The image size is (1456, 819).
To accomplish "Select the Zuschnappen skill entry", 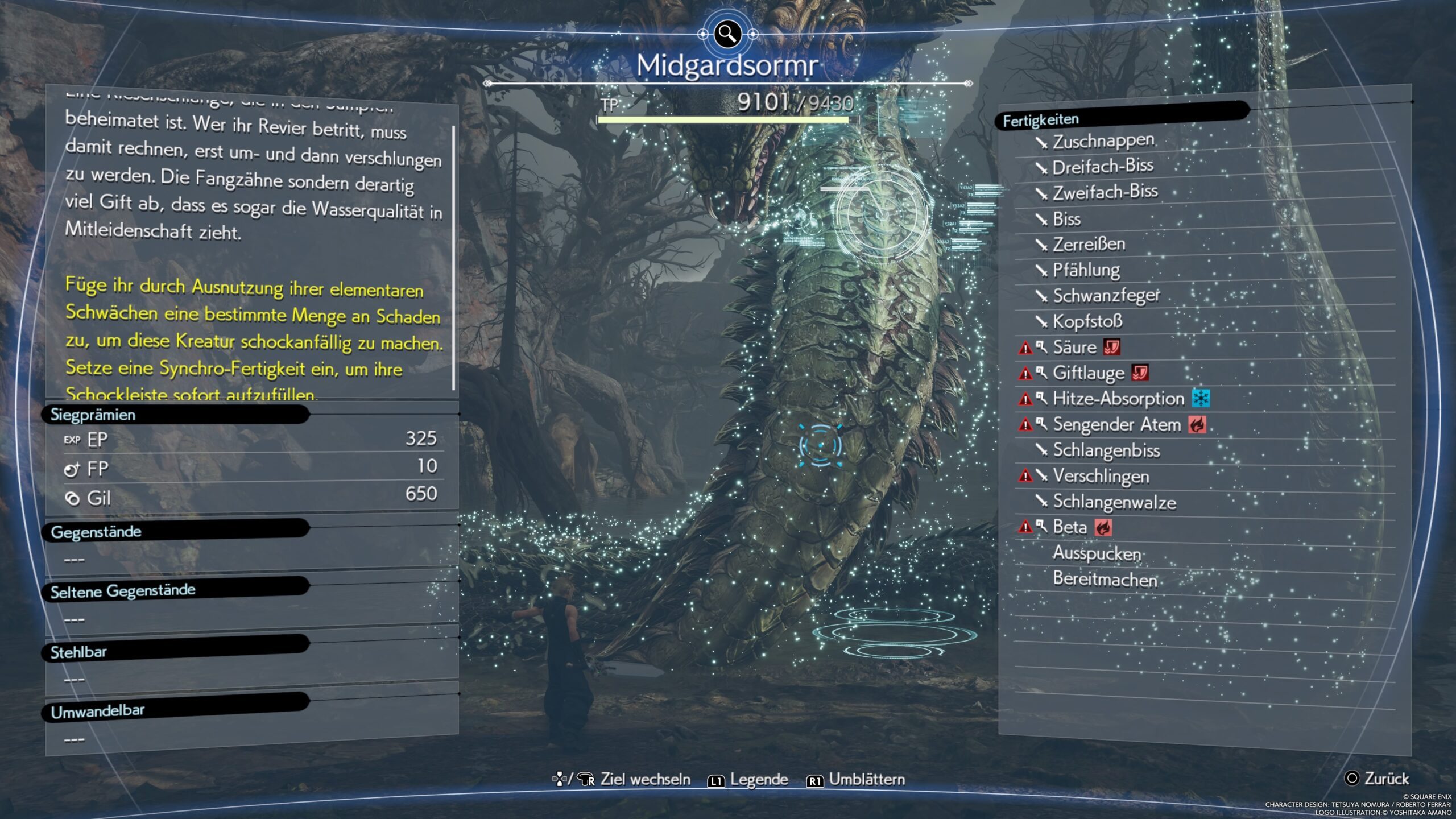I will click(x=1103, y=141).
